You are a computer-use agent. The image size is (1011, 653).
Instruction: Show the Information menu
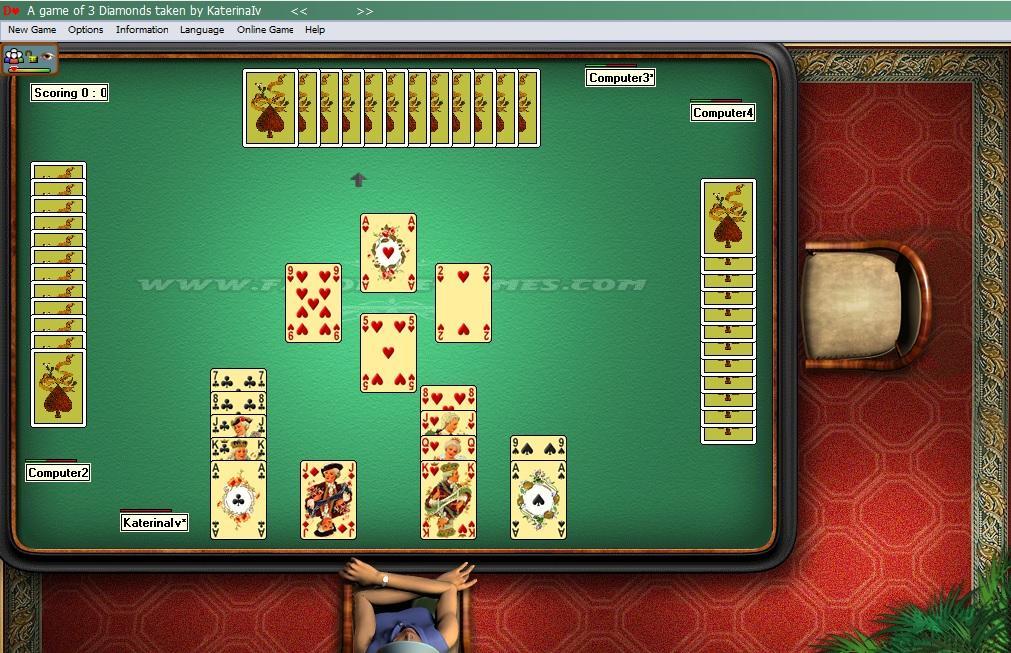coord(142,30)
